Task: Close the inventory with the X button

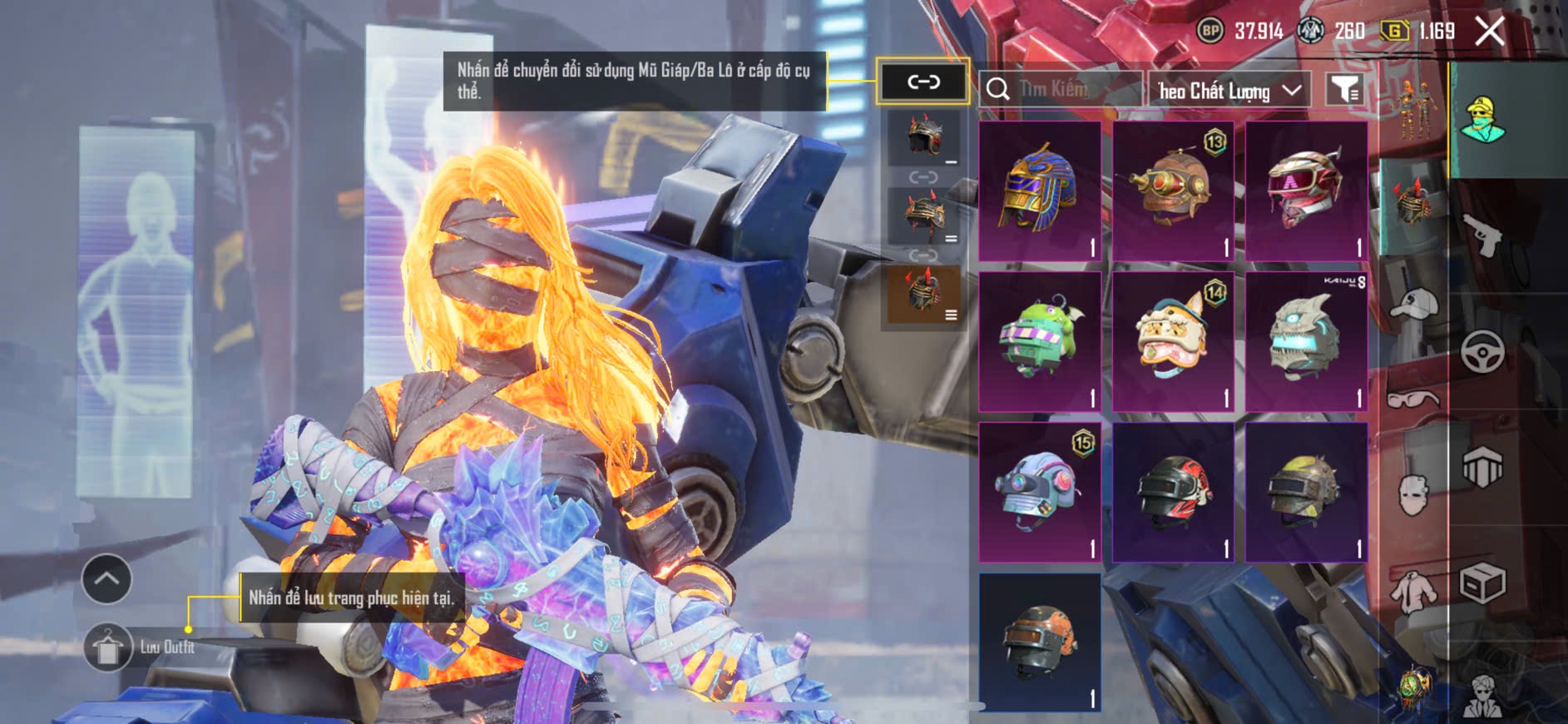Action: (x=1489, y=32)
